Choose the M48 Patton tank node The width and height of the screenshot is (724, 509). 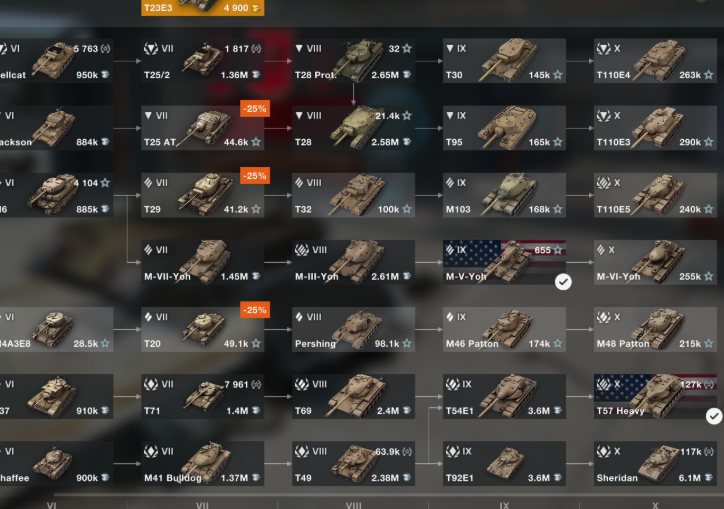pos(655,329)
